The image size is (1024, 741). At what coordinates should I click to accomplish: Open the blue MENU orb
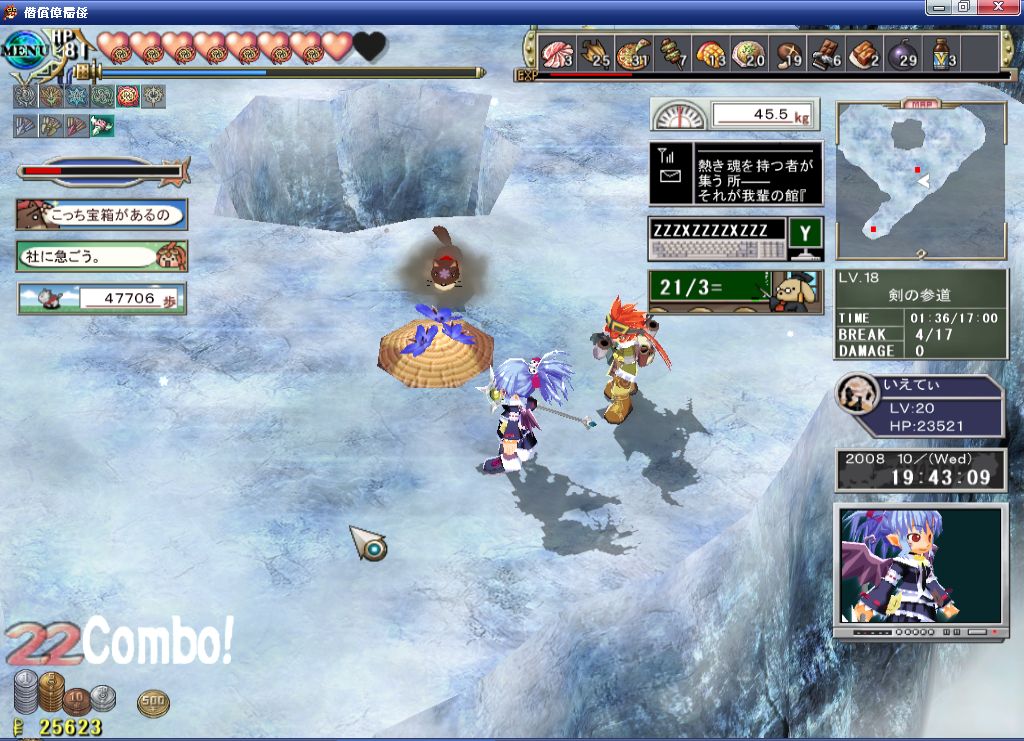[22, 48]
